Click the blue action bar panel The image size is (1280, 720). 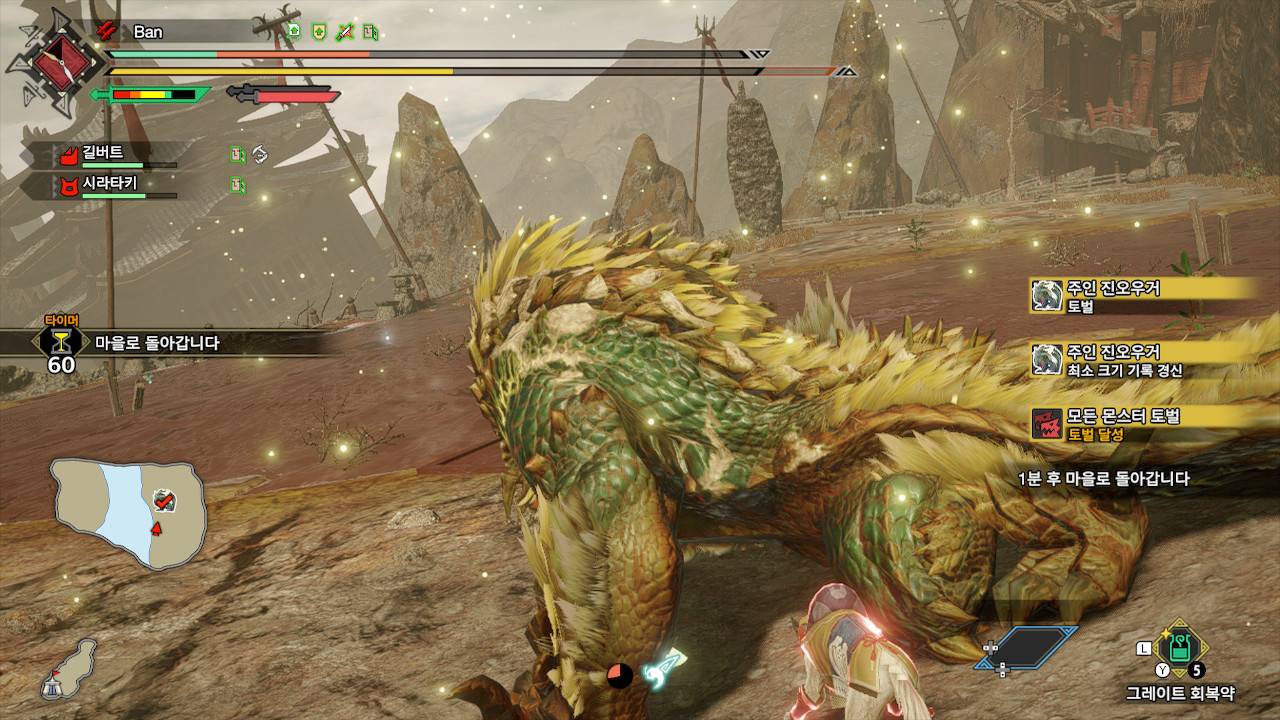tap(1035, 647)
